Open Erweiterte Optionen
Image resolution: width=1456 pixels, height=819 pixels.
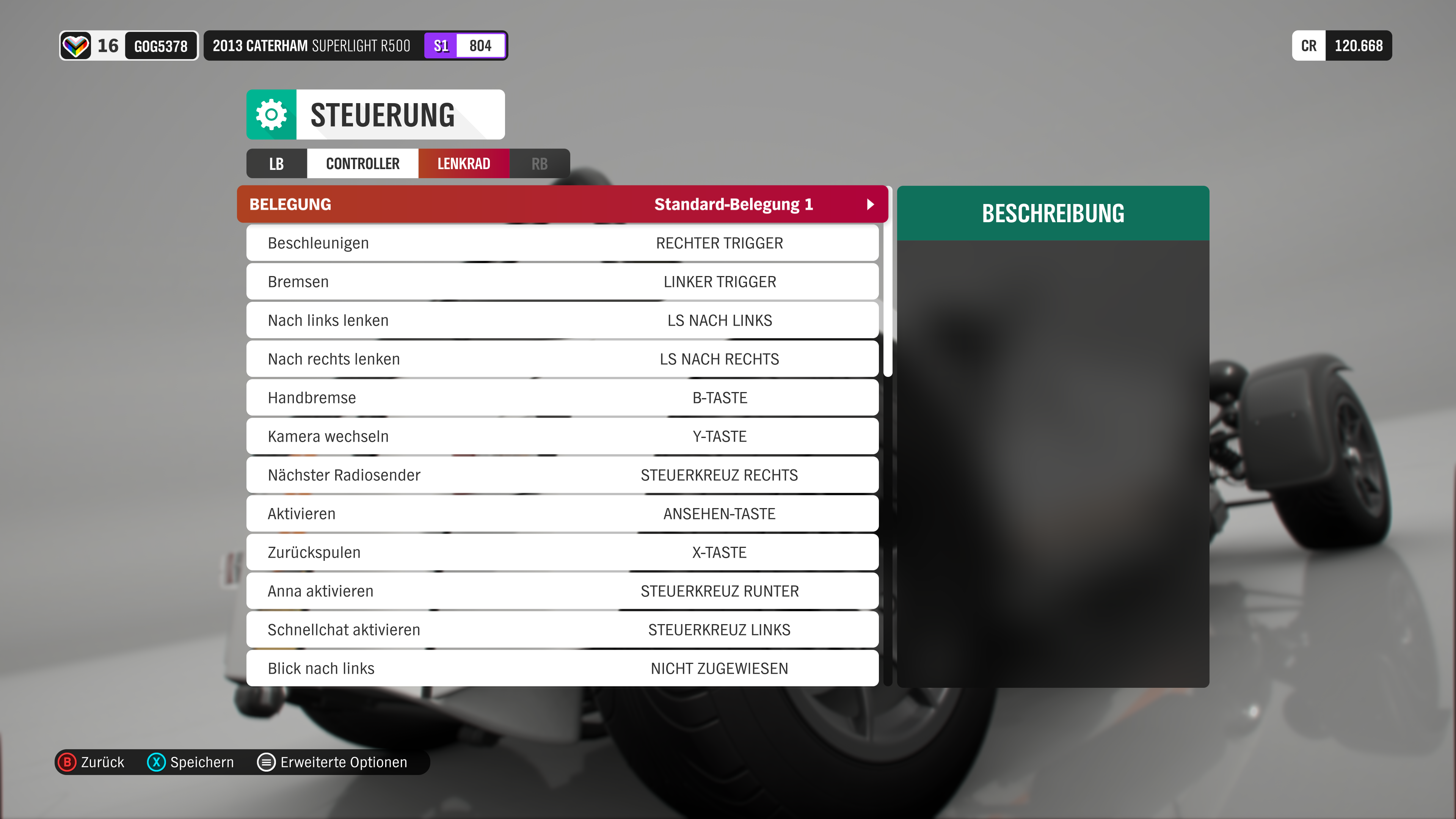(x=333, y=762)
